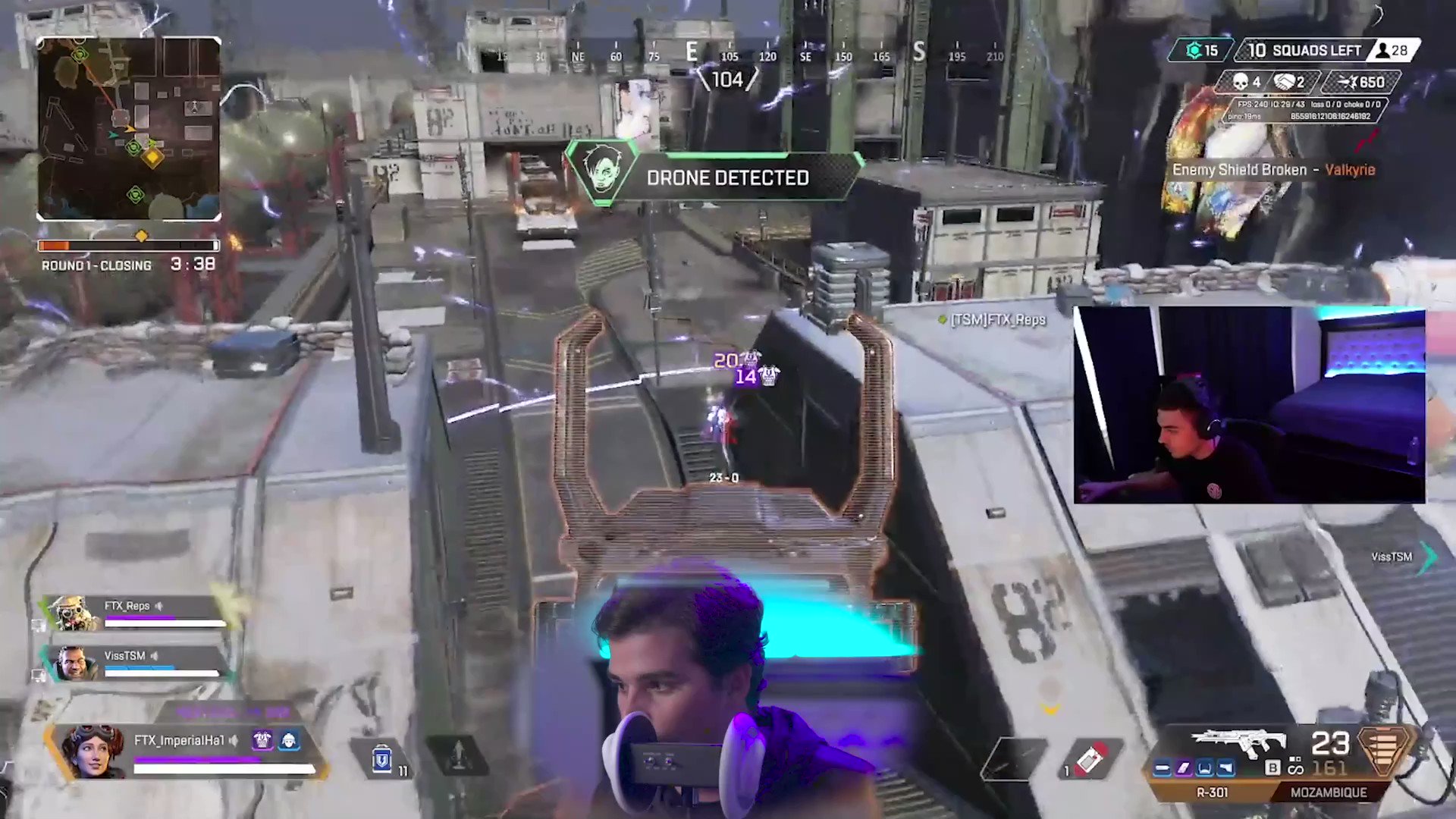Select the shield cell icon showing 11

click(381, 761)
